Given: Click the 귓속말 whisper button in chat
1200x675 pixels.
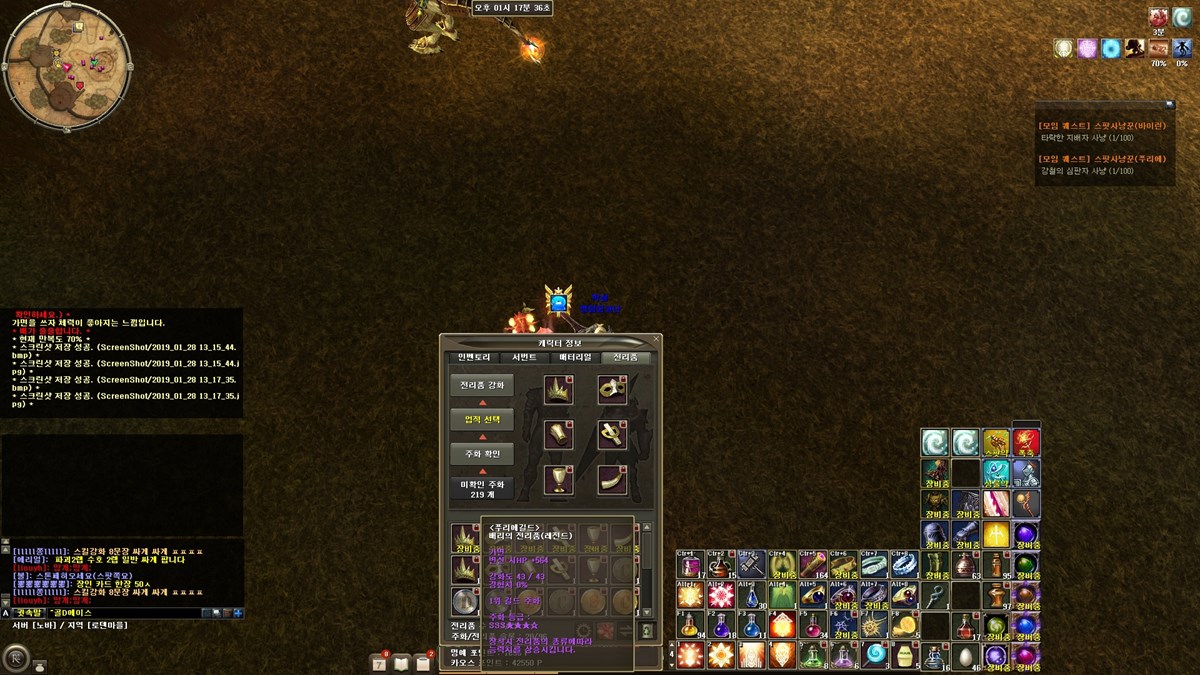Looking at the screenshot, I should click(x=26, y=612).
